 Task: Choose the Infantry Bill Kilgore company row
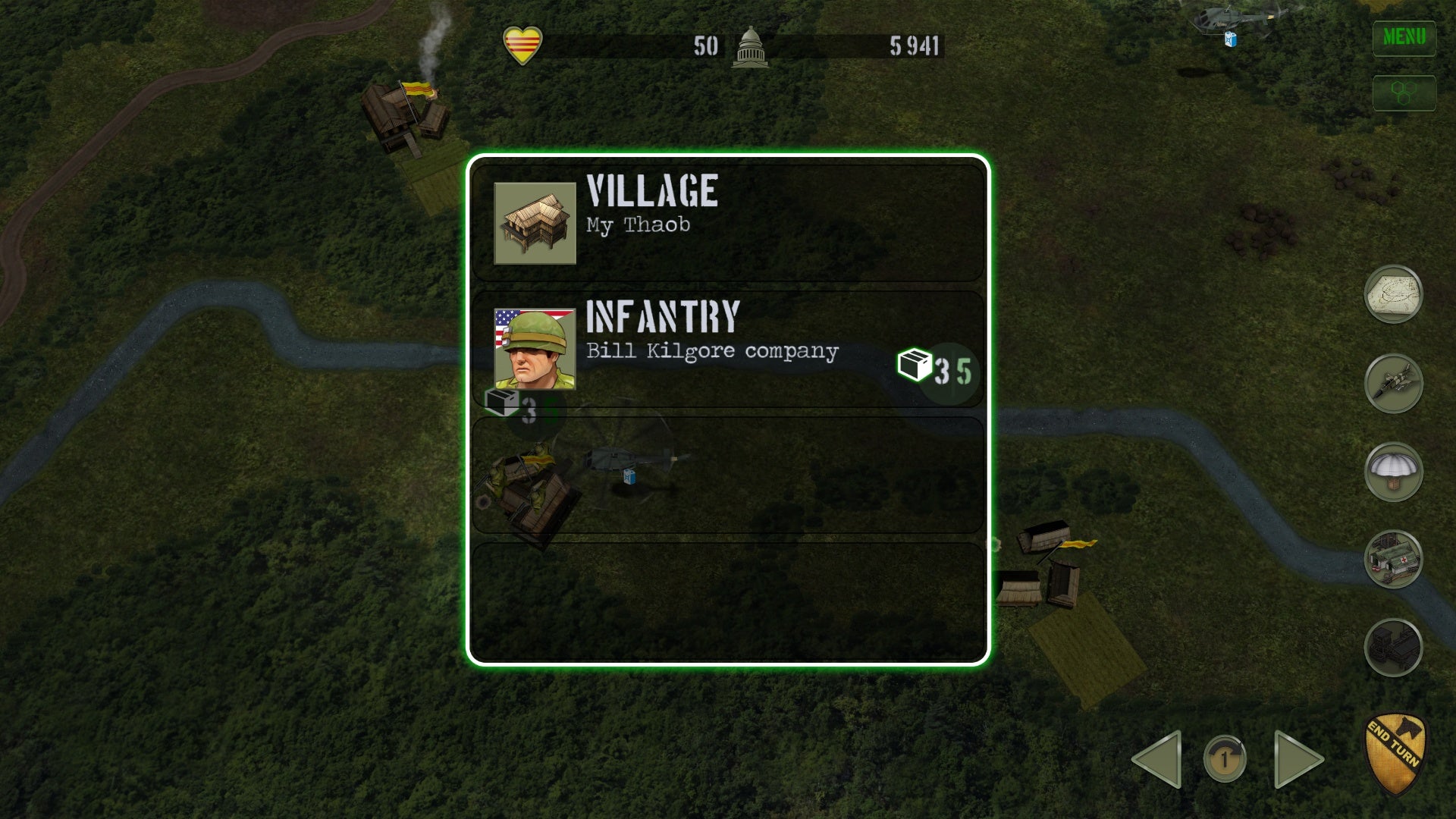point(727,349)
